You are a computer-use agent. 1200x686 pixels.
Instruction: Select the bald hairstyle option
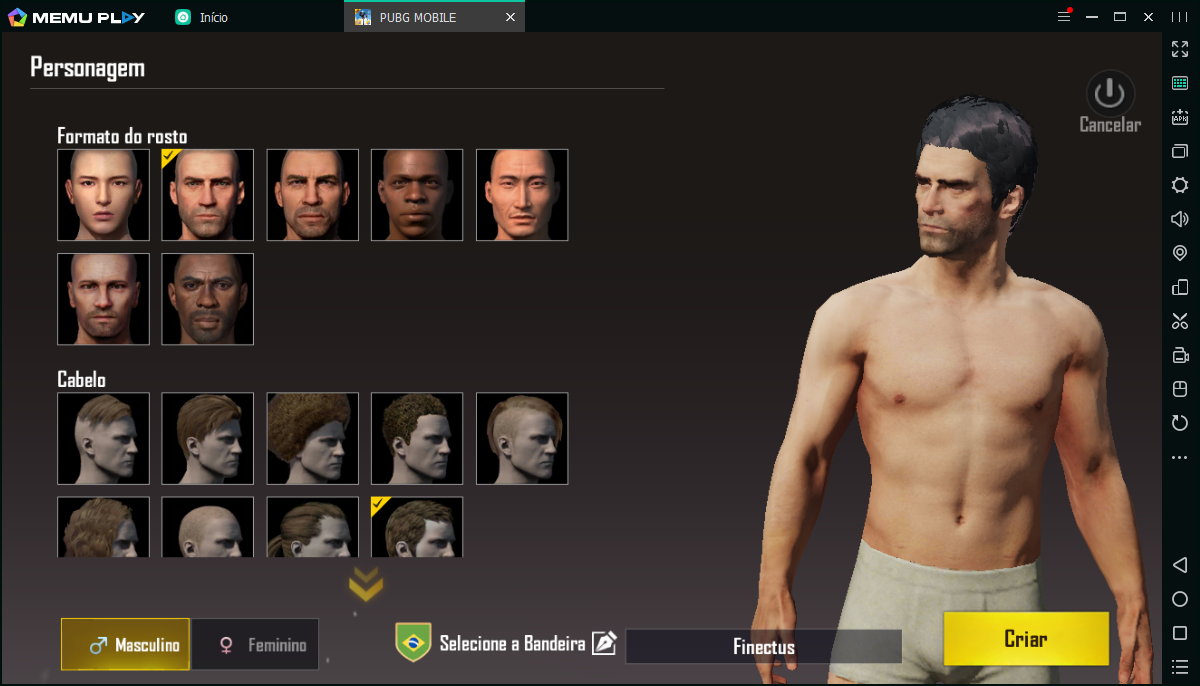point(208,527)
